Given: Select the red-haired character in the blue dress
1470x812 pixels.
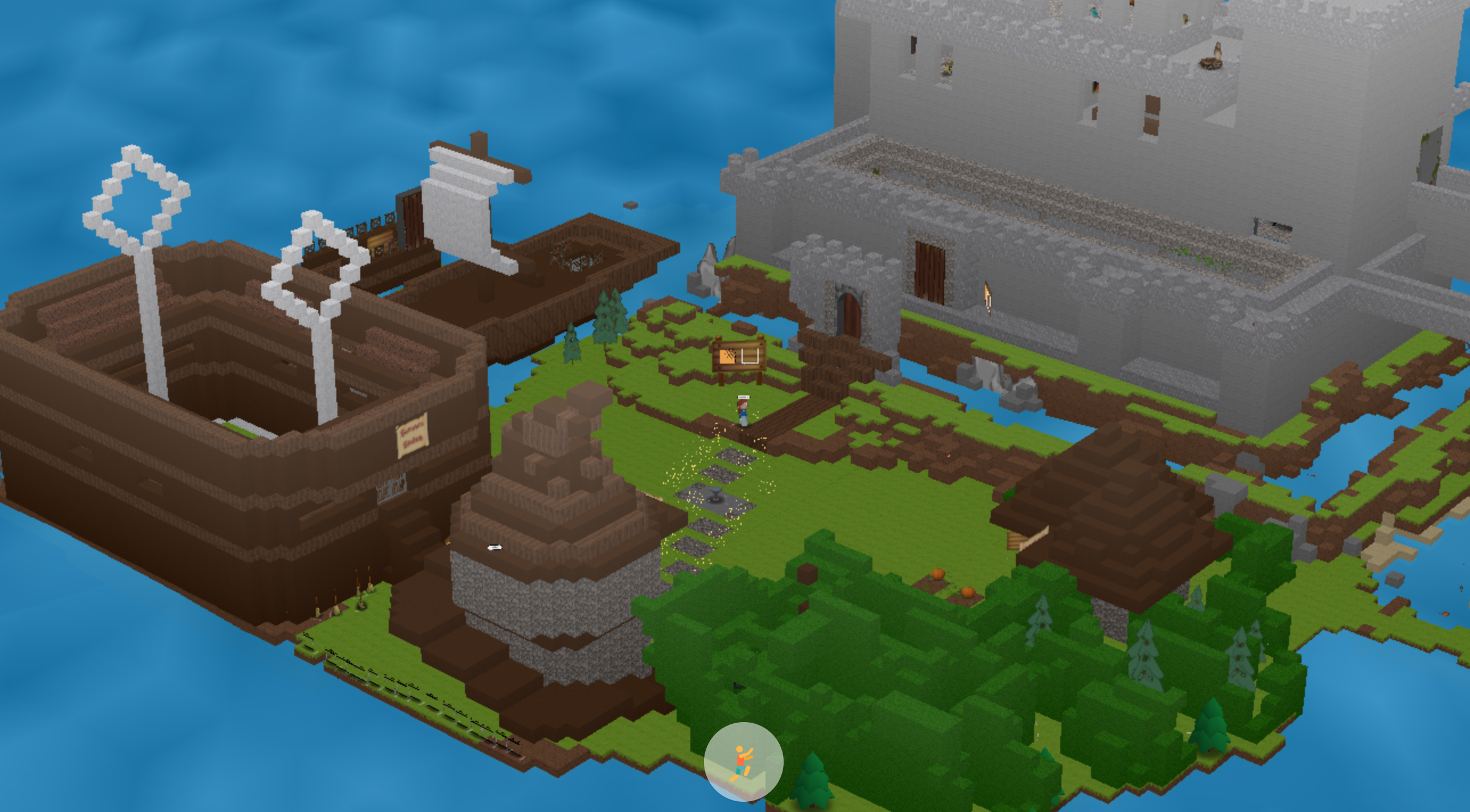Looking at the screenshot, I should (x=744, y=415).
